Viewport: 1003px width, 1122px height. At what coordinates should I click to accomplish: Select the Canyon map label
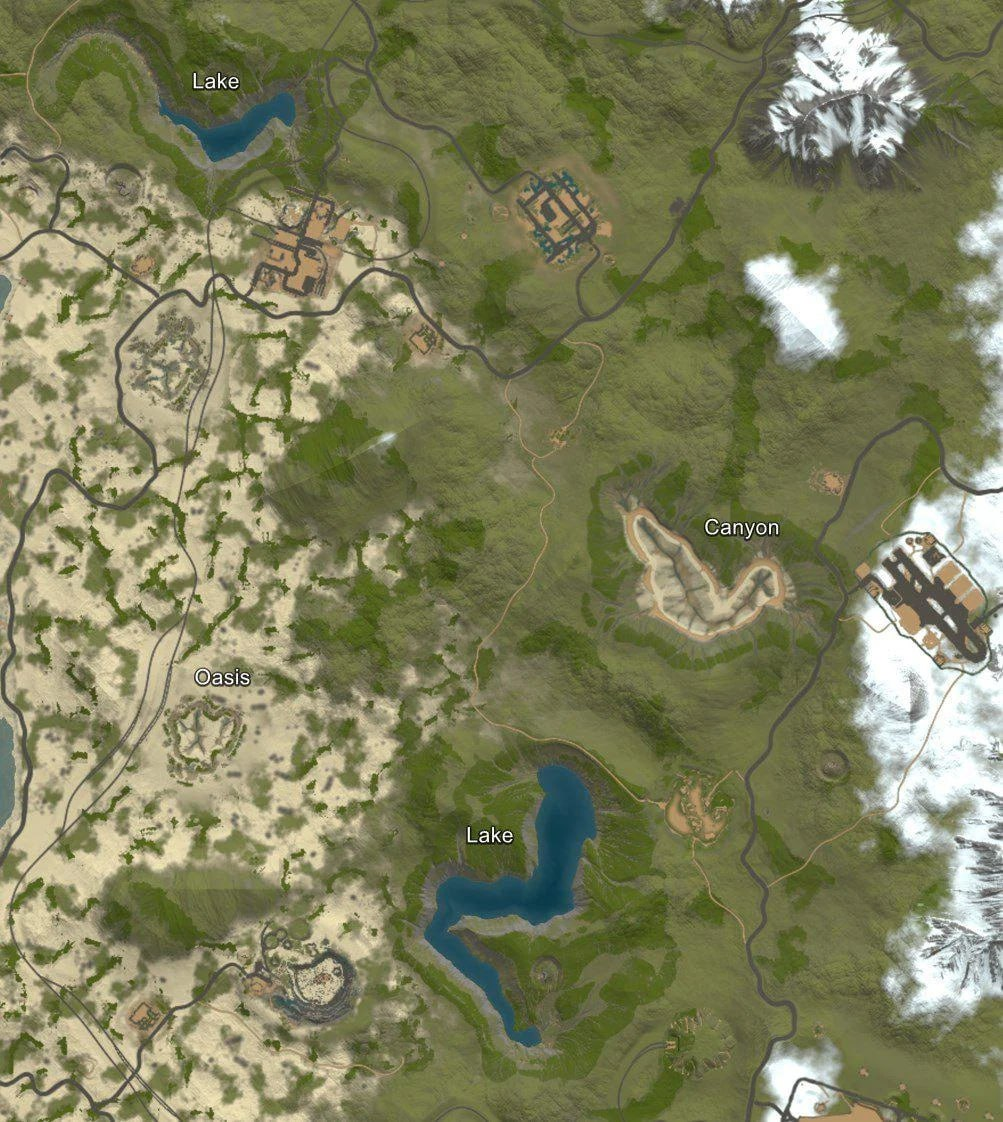click(741, 527)
